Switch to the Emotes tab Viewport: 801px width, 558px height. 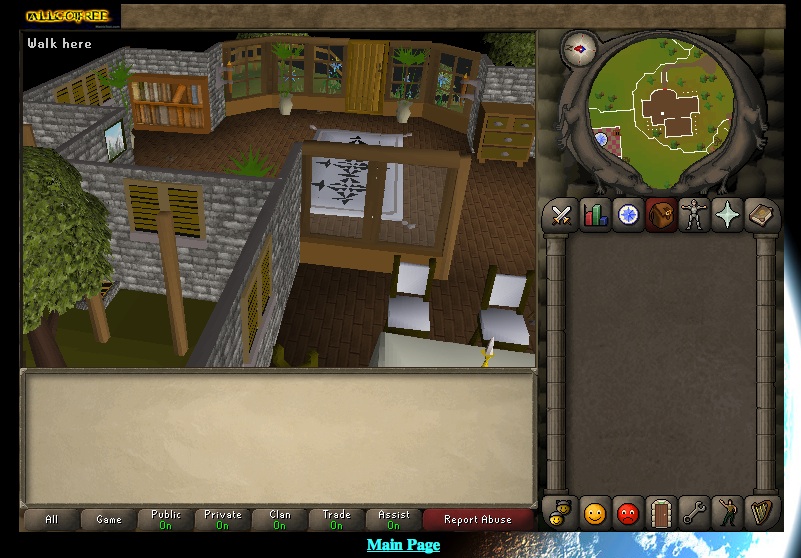(728, 513)
